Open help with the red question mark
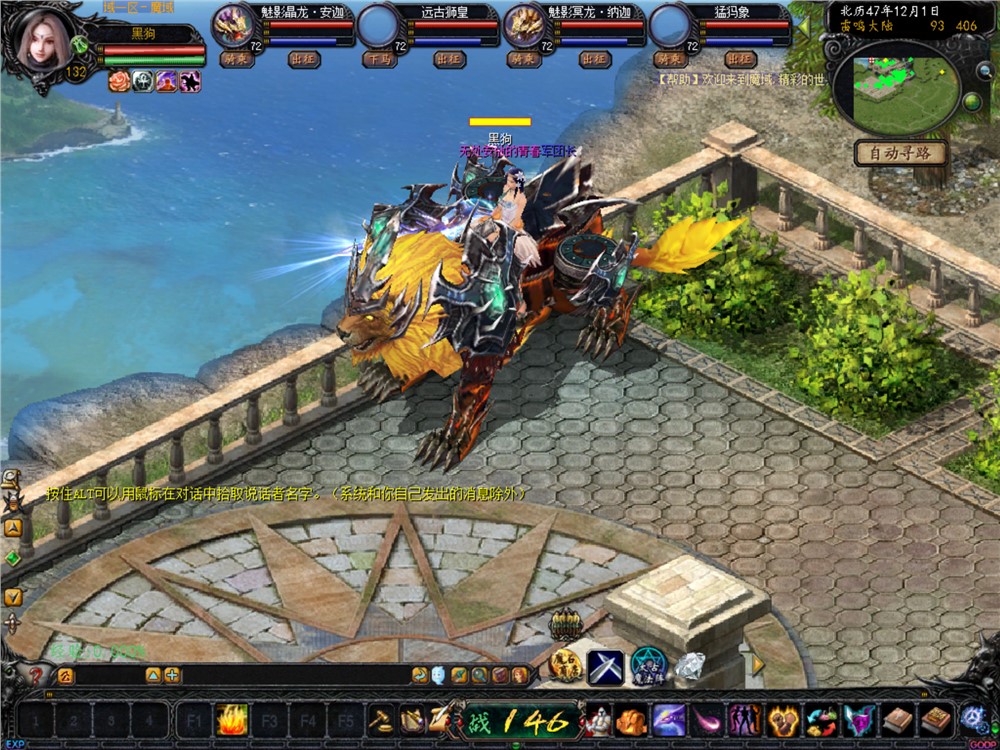The height and width of the screenshot is (750, 1000). coord(36,676)
